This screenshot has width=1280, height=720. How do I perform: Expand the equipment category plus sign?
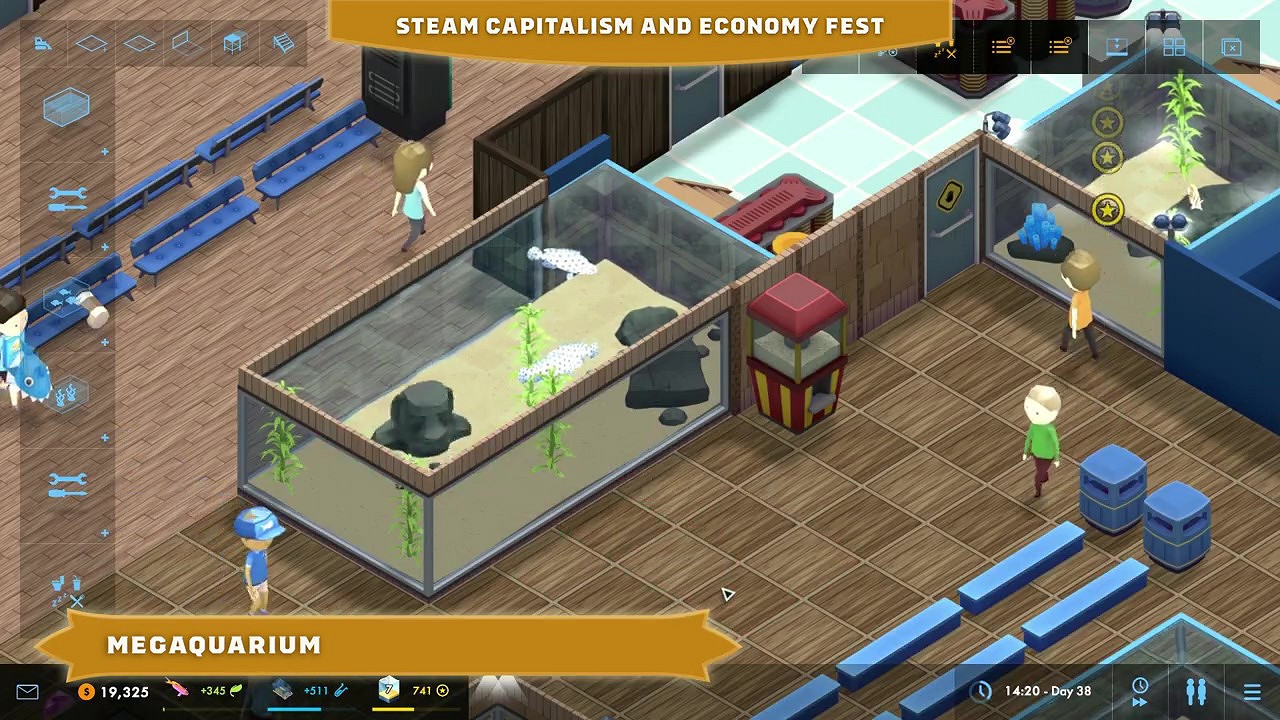[x=104, y=245]
